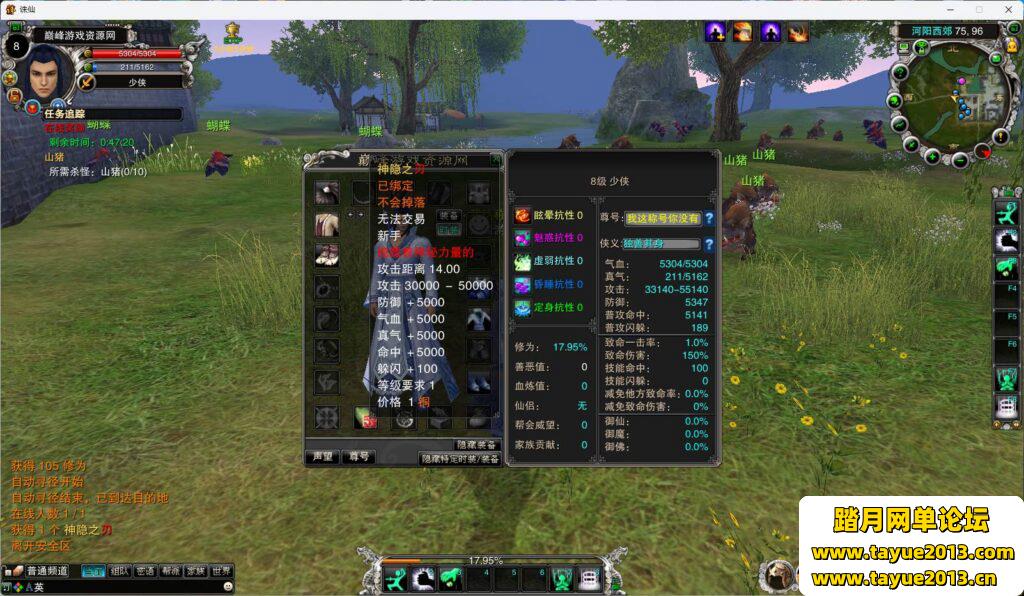This screenshot has height=596, width=1024.
Task: Open the help icon beside 尊号 title field
Action: 709,218
